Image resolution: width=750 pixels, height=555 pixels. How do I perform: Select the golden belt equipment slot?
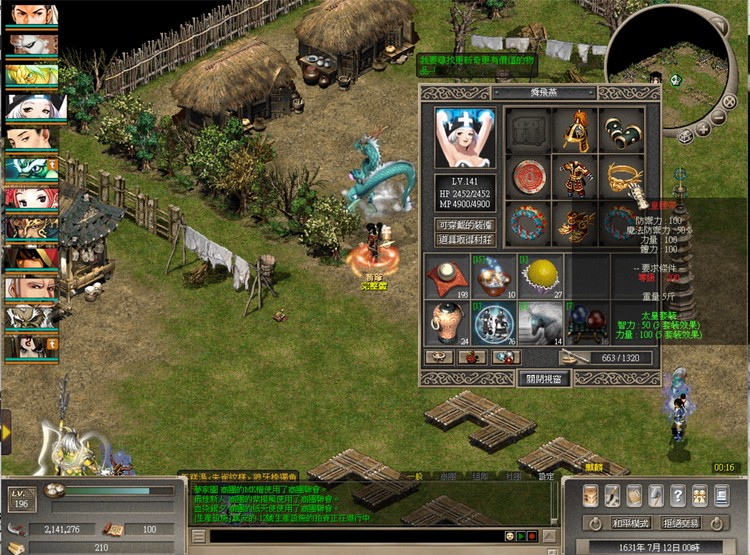[621, 178]
